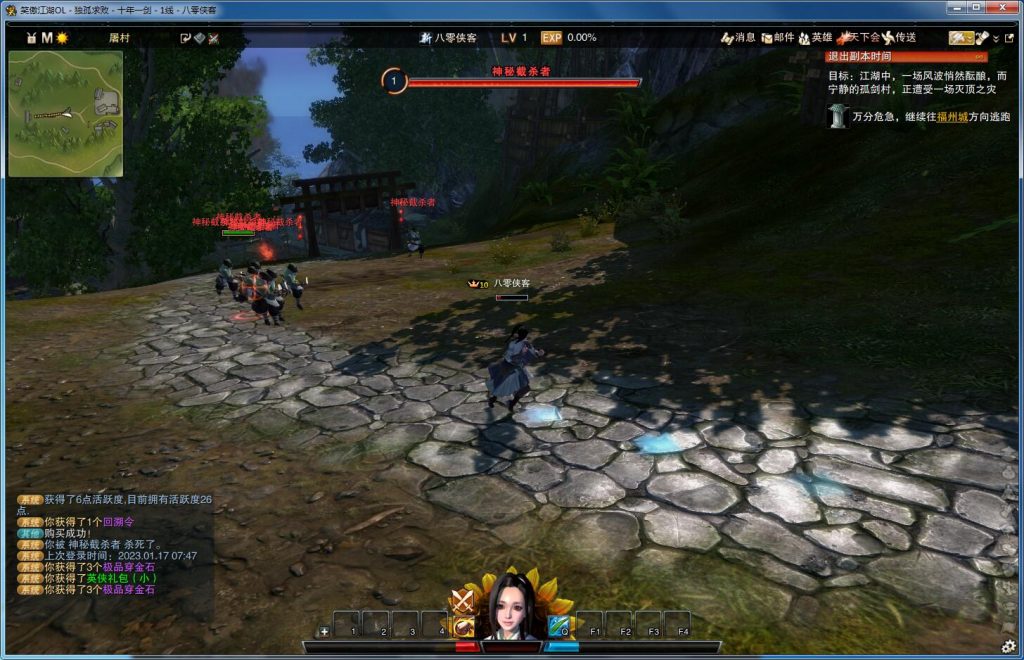1024x660 pixels.
Task: Open the 英雄 hero menu
Action: pos(815,37)
